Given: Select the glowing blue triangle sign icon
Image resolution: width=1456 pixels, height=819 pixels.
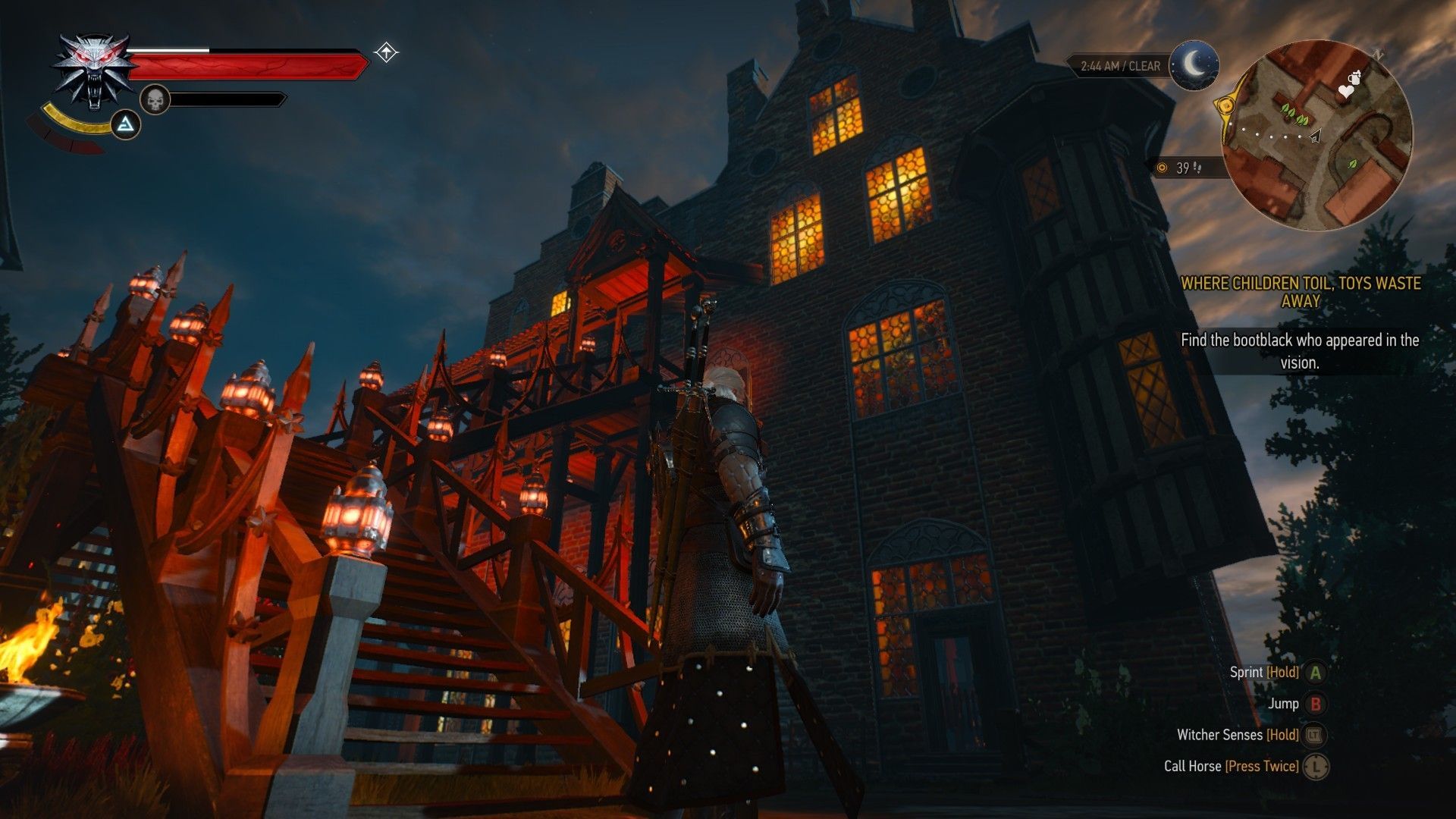Looking at the screenshot, I should (x=126, y=124).
